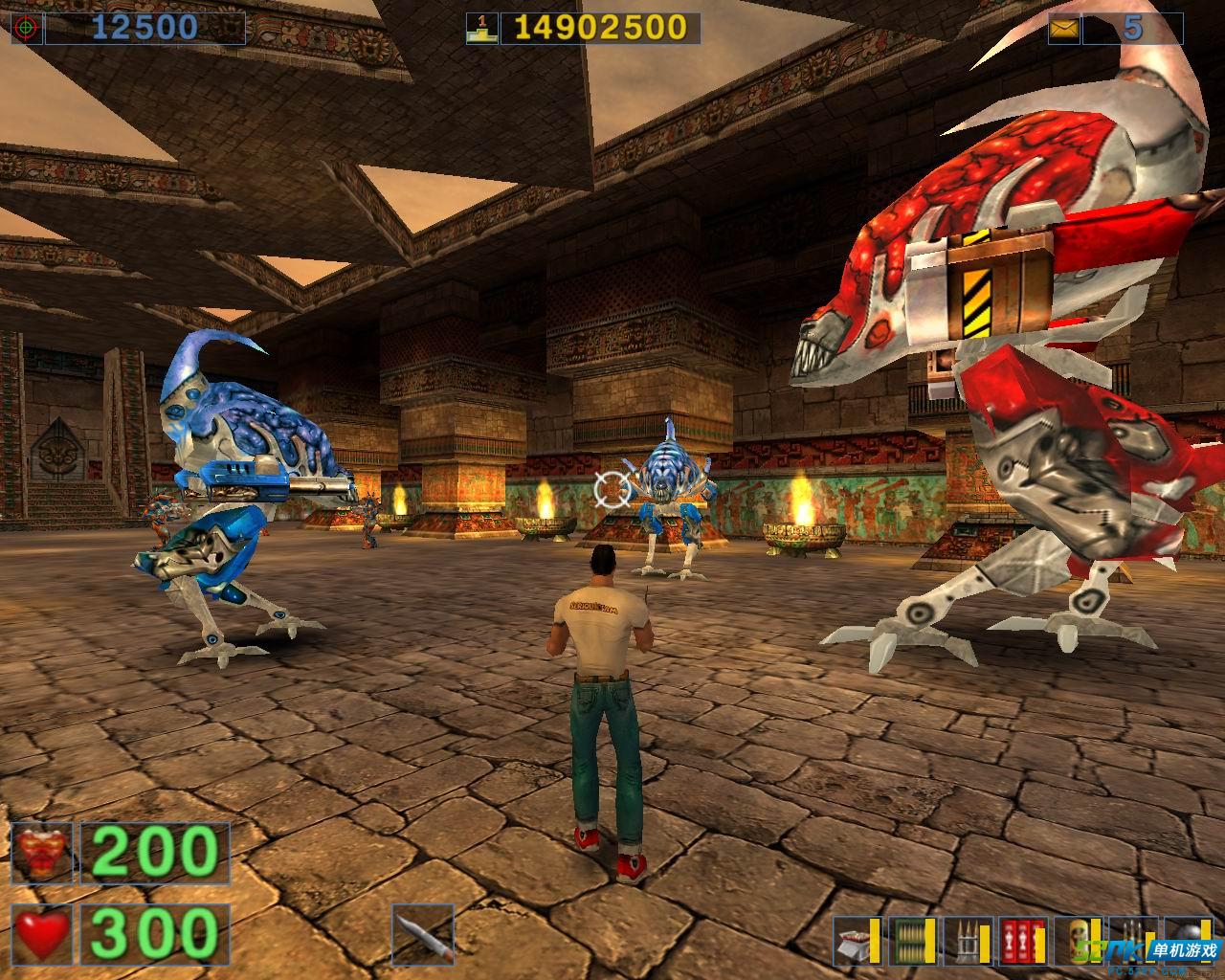This screenshot has height=980, width=1225.
Task: Open the unread messages envelope icon
Action: tap(1063, 29)
